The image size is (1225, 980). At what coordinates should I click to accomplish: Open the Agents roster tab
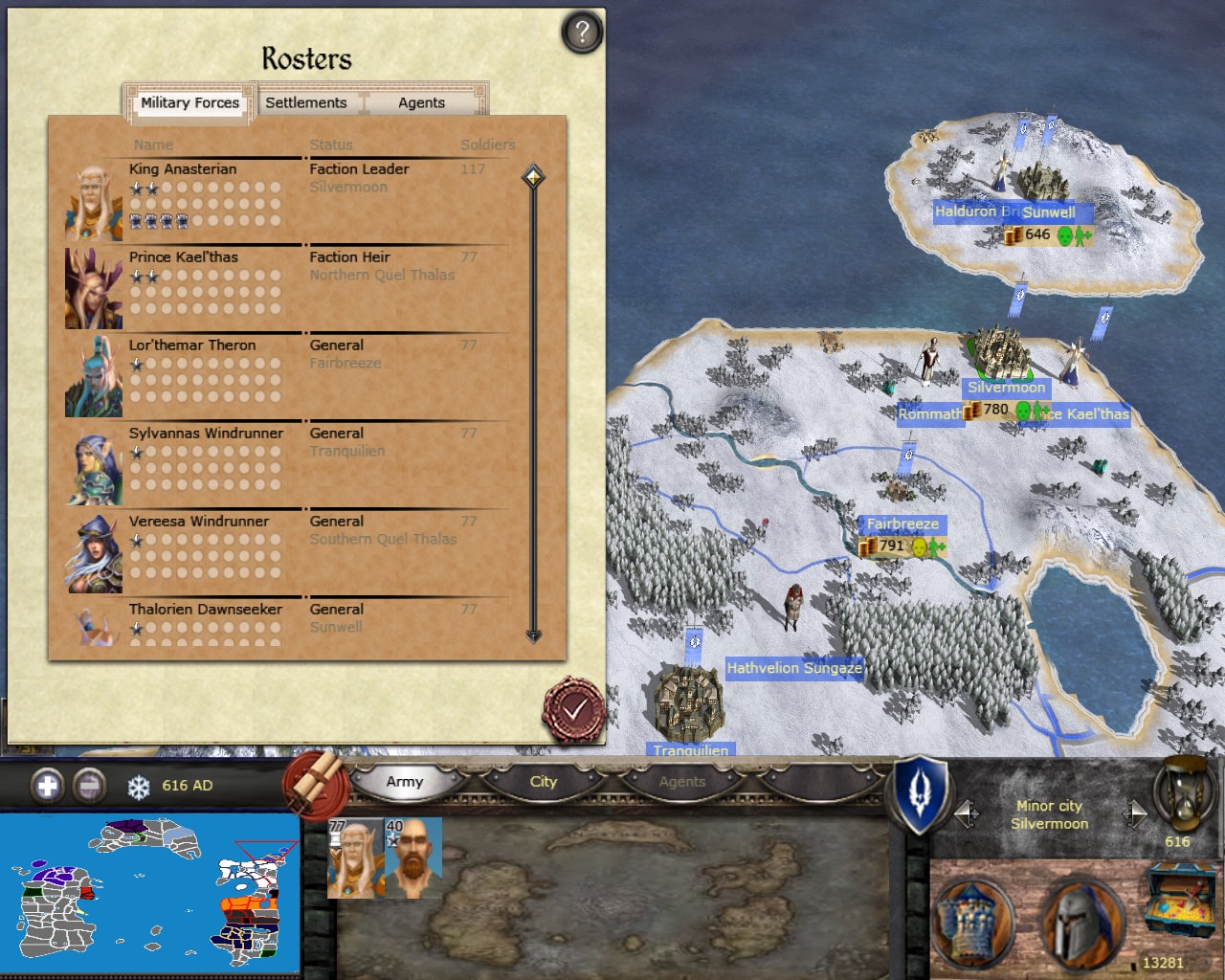point(421,102)
